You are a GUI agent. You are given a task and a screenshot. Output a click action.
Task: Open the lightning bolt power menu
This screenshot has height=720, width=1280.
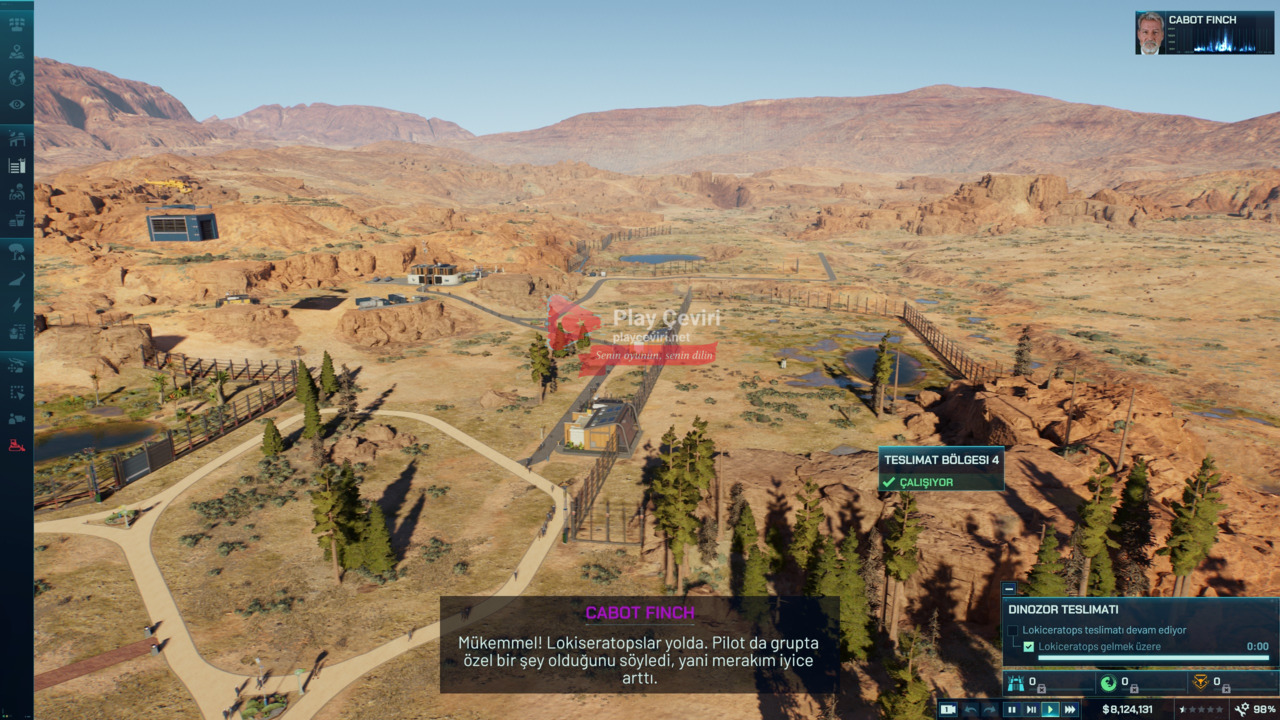(17, 304)
